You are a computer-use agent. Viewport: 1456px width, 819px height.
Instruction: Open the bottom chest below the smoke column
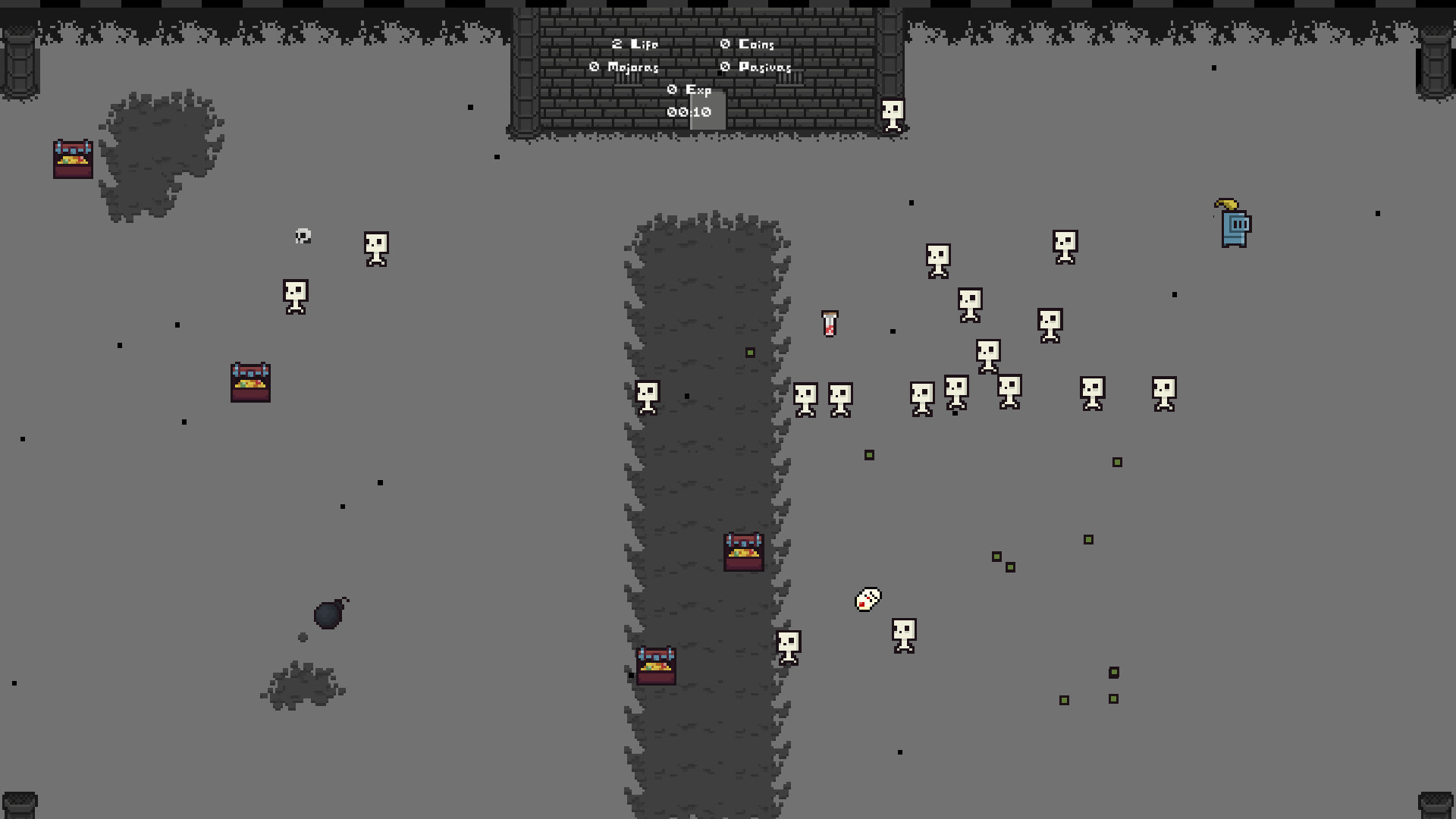point(655,667)
